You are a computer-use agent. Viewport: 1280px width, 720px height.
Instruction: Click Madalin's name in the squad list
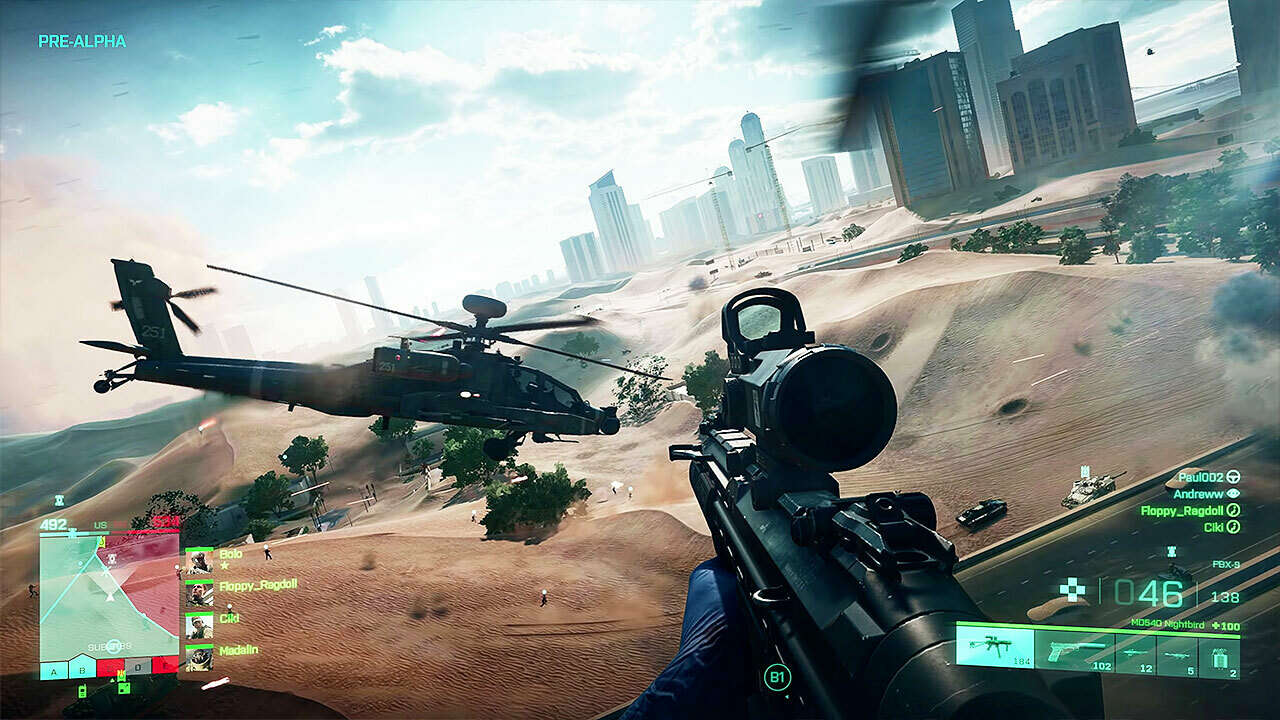(x=238, y=650)
